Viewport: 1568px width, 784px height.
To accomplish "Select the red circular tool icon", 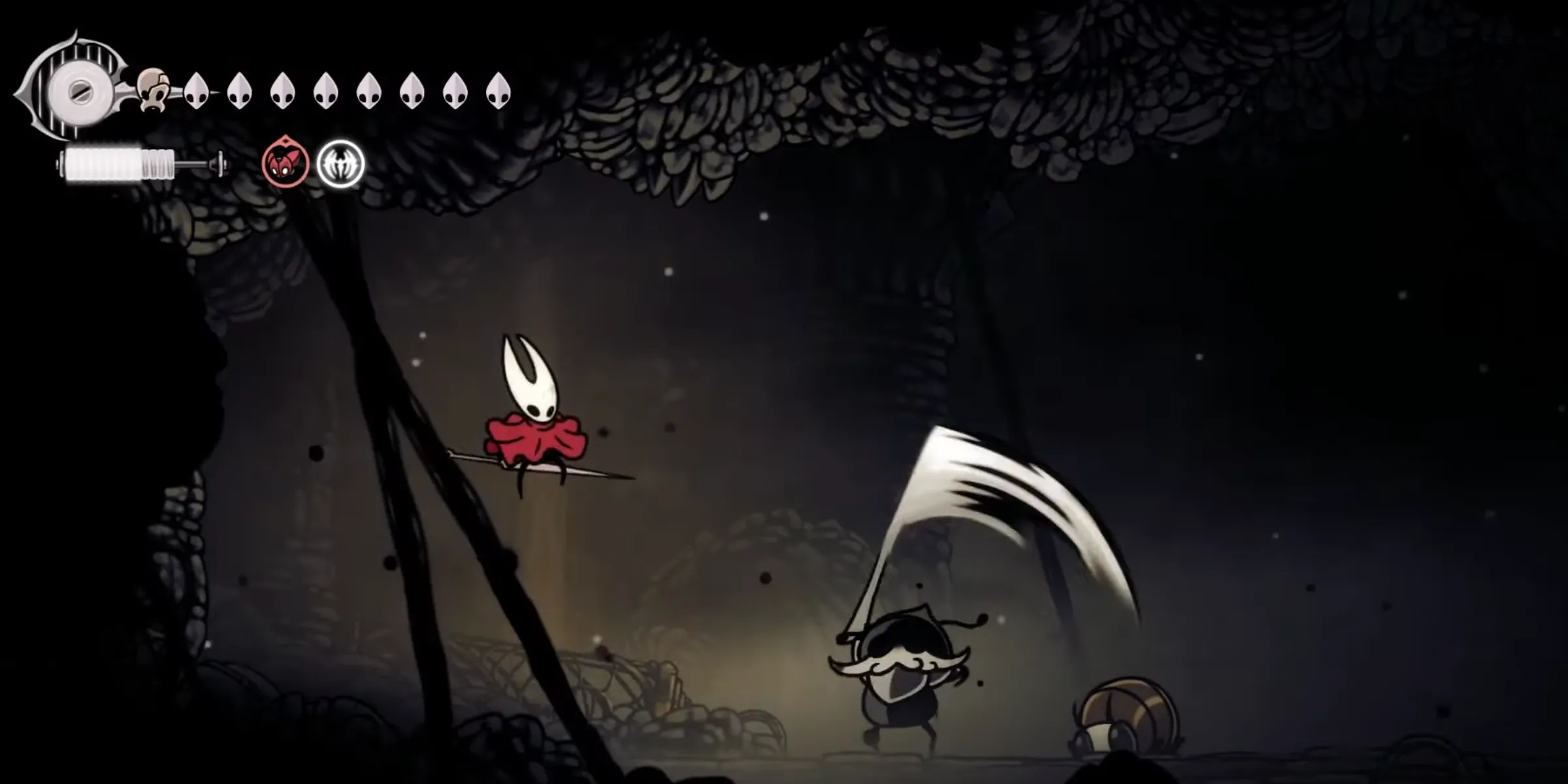I will pyautogui.click(x=286, y=163).
